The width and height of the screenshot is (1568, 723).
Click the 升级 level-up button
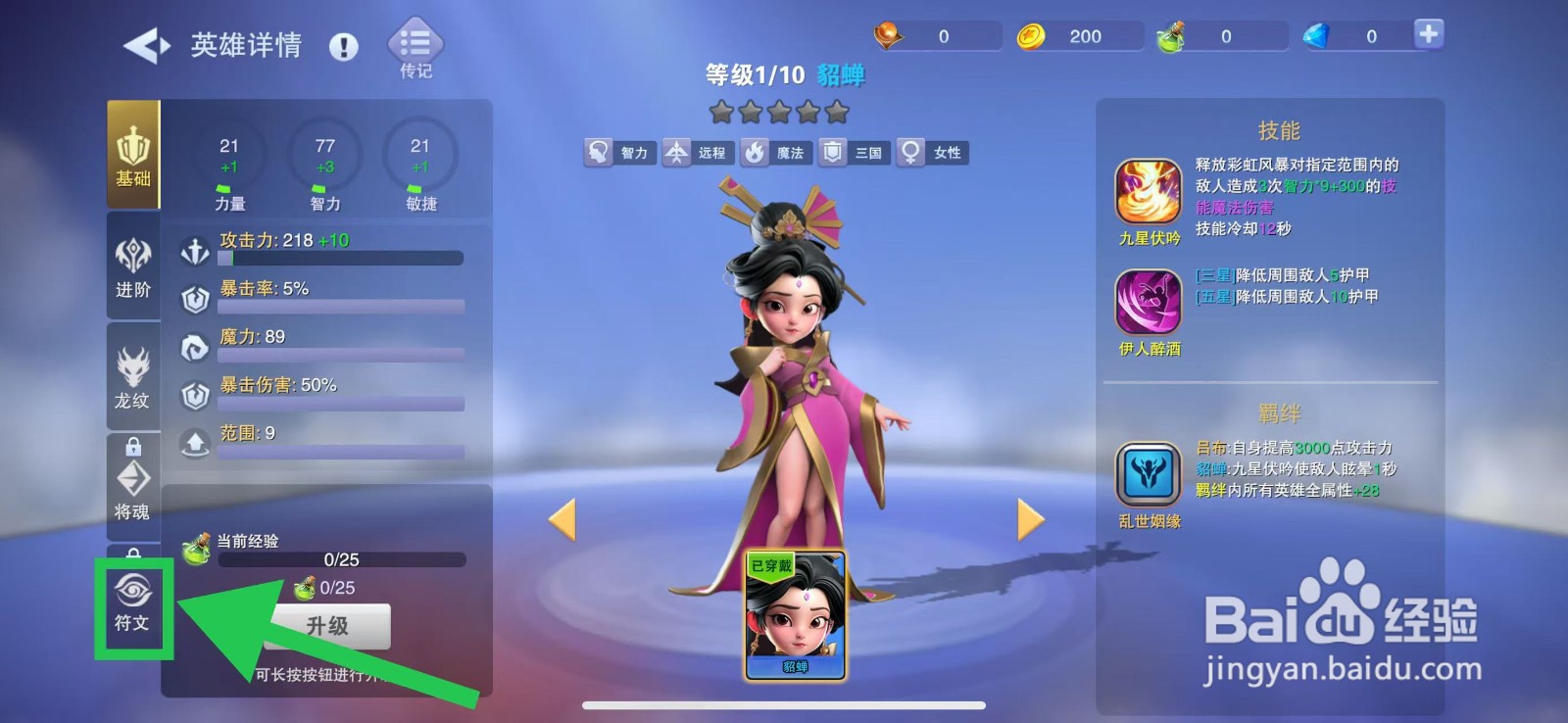[x=327, y=626]
